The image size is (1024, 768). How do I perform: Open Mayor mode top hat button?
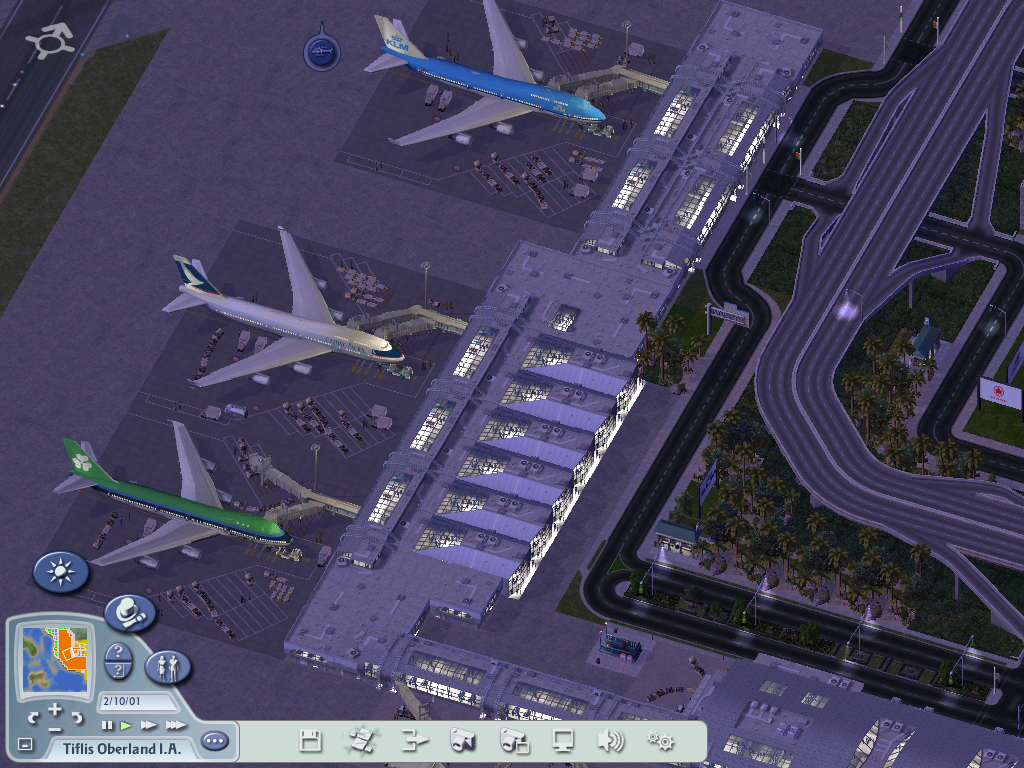coord(130,612)
